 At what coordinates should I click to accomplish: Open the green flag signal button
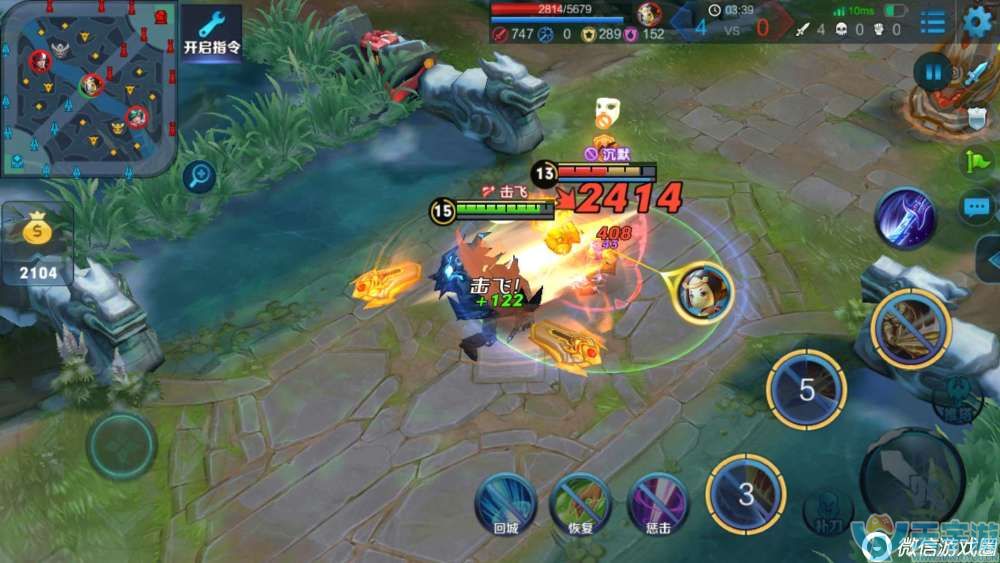click(x=975, y=160)
